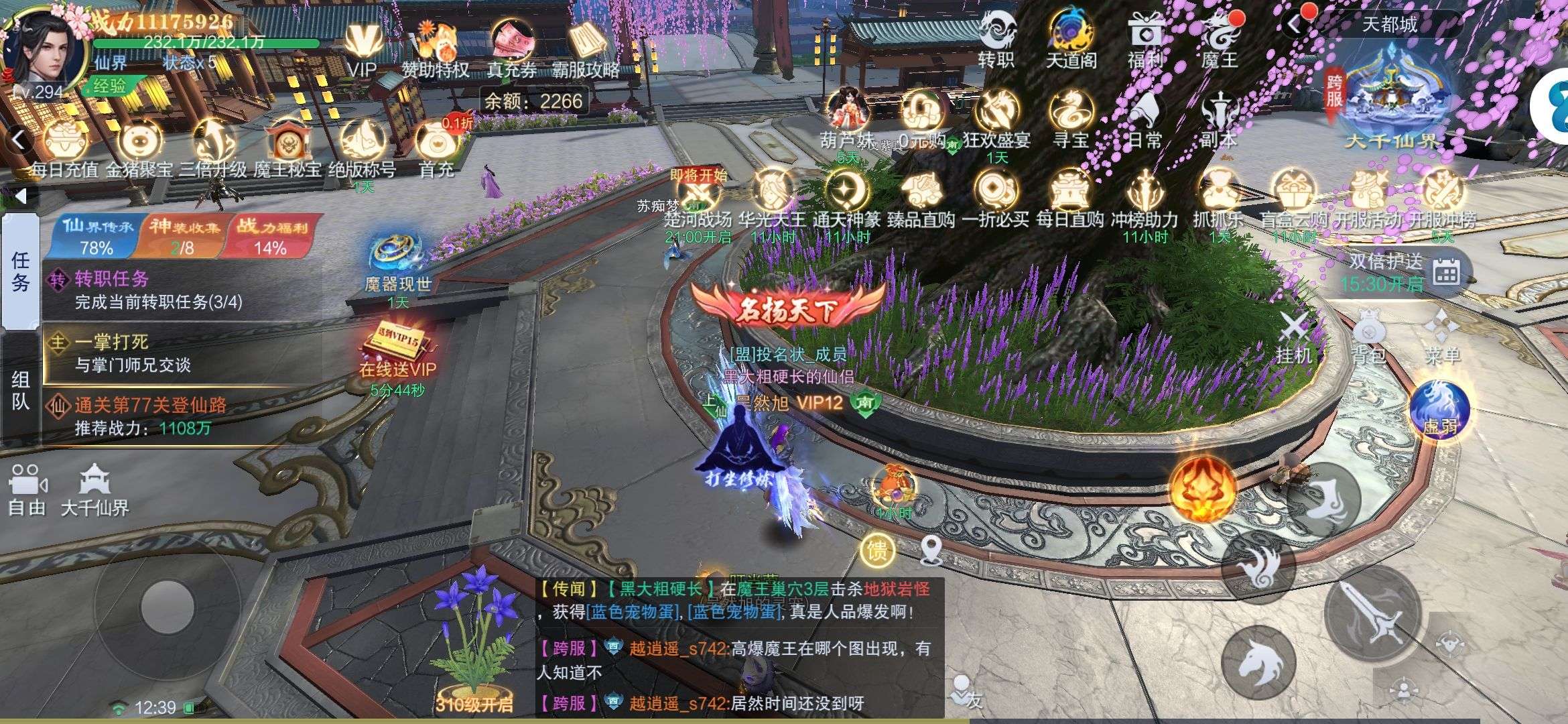This screenshot has height=724, width=1568.
Task: Select the 楚河战场 battlefield event
Action: coord(697,194)
